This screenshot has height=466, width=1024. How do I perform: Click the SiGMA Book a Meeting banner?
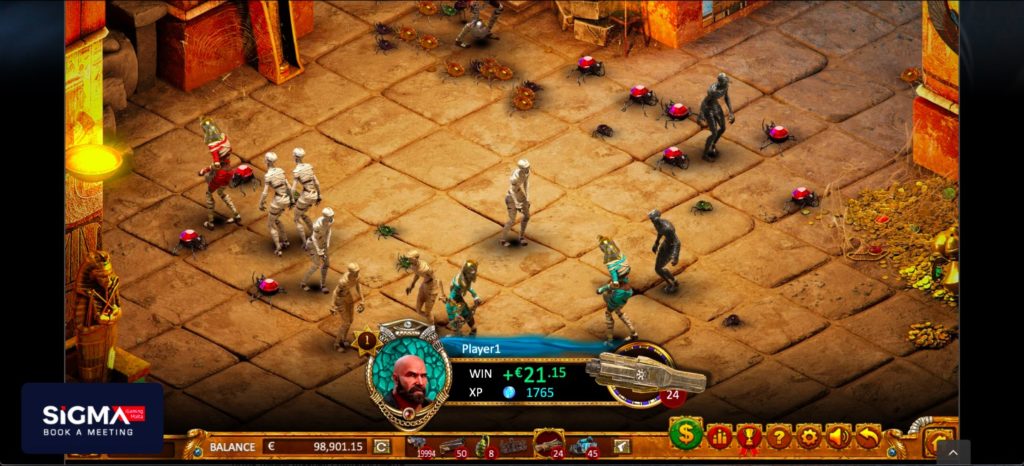[92, 418]
